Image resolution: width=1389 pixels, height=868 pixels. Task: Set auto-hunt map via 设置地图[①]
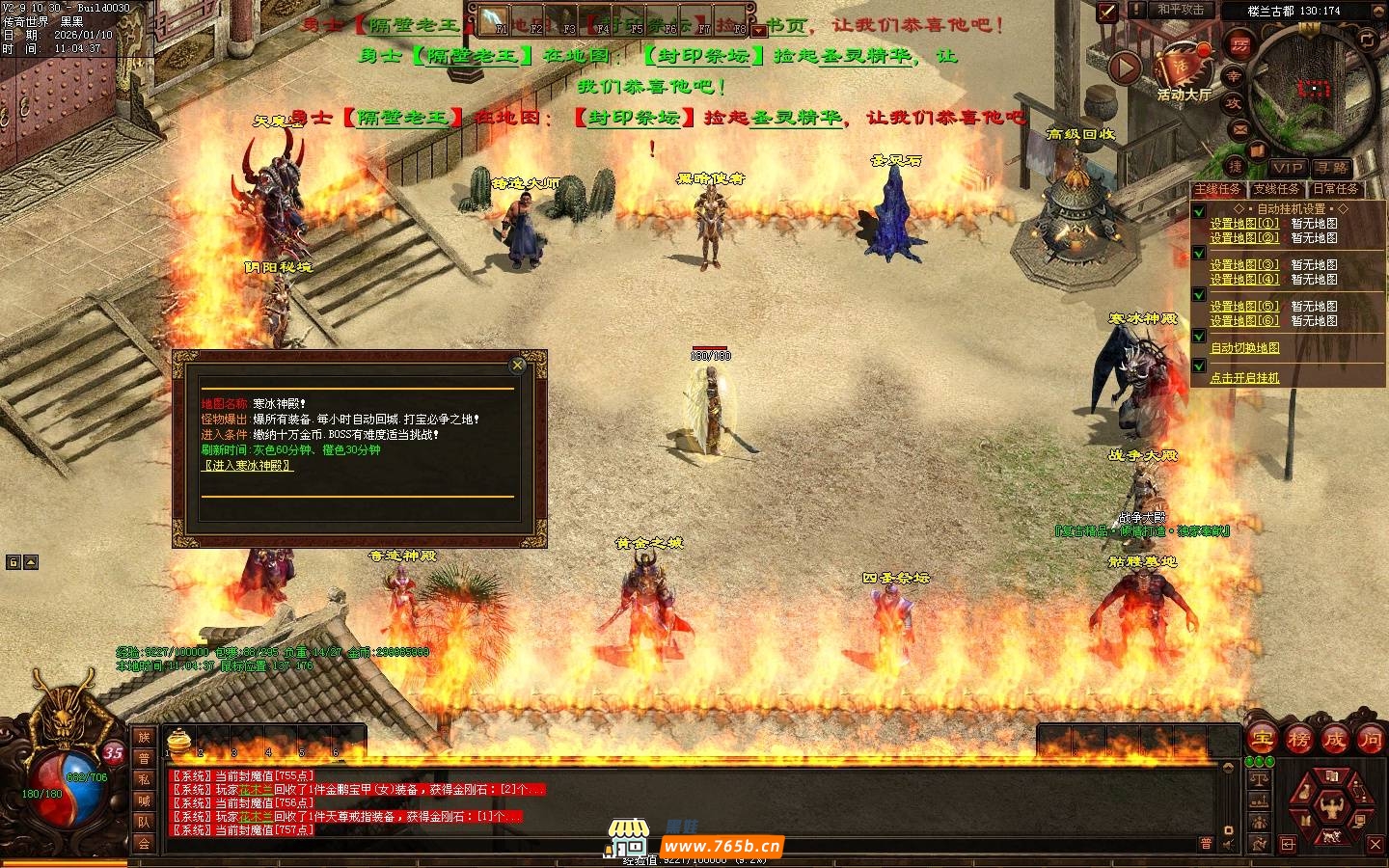click(x=1244, y=224)
